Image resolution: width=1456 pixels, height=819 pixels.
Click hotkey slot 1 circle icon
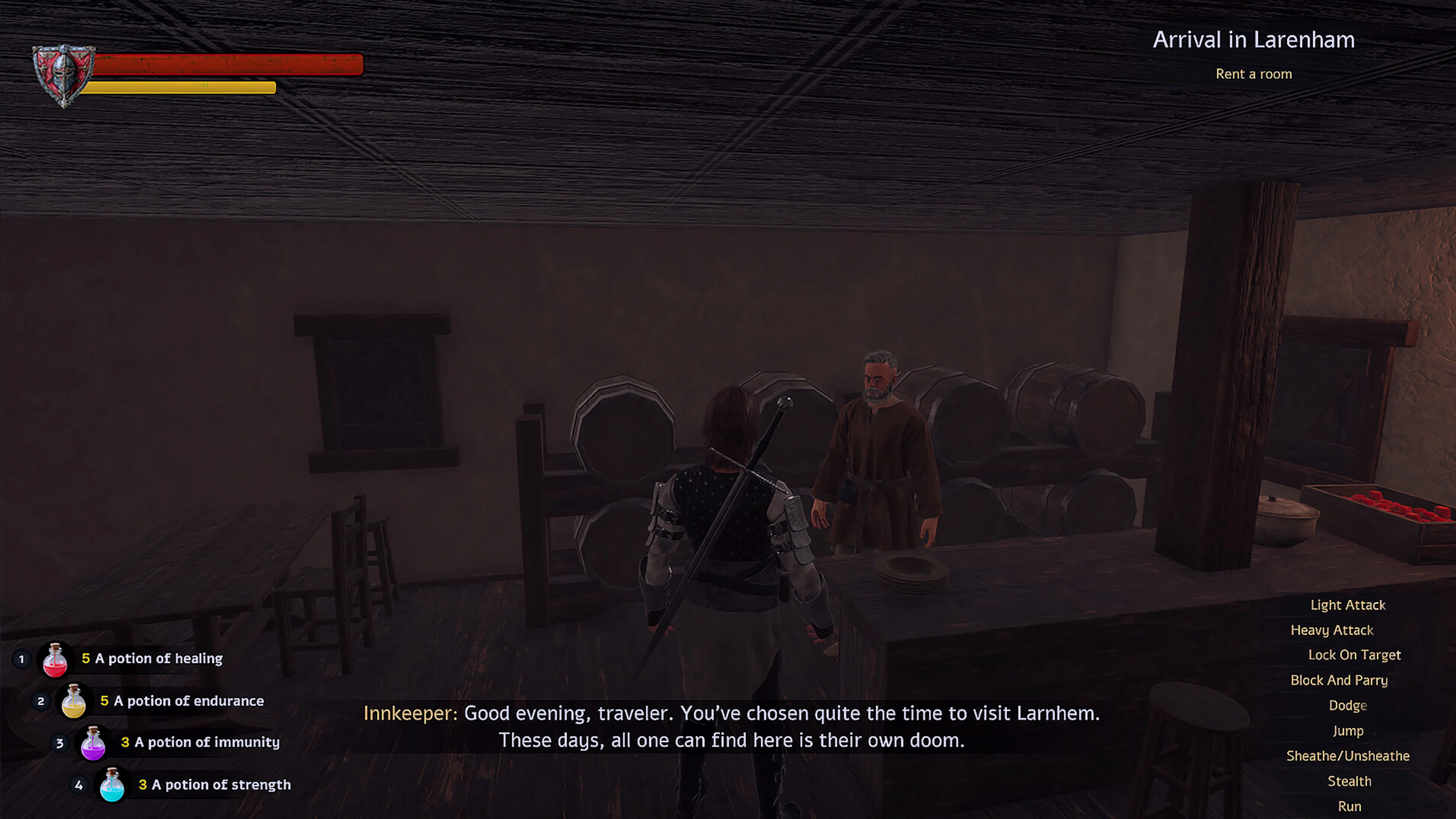[x=22, y=659]
